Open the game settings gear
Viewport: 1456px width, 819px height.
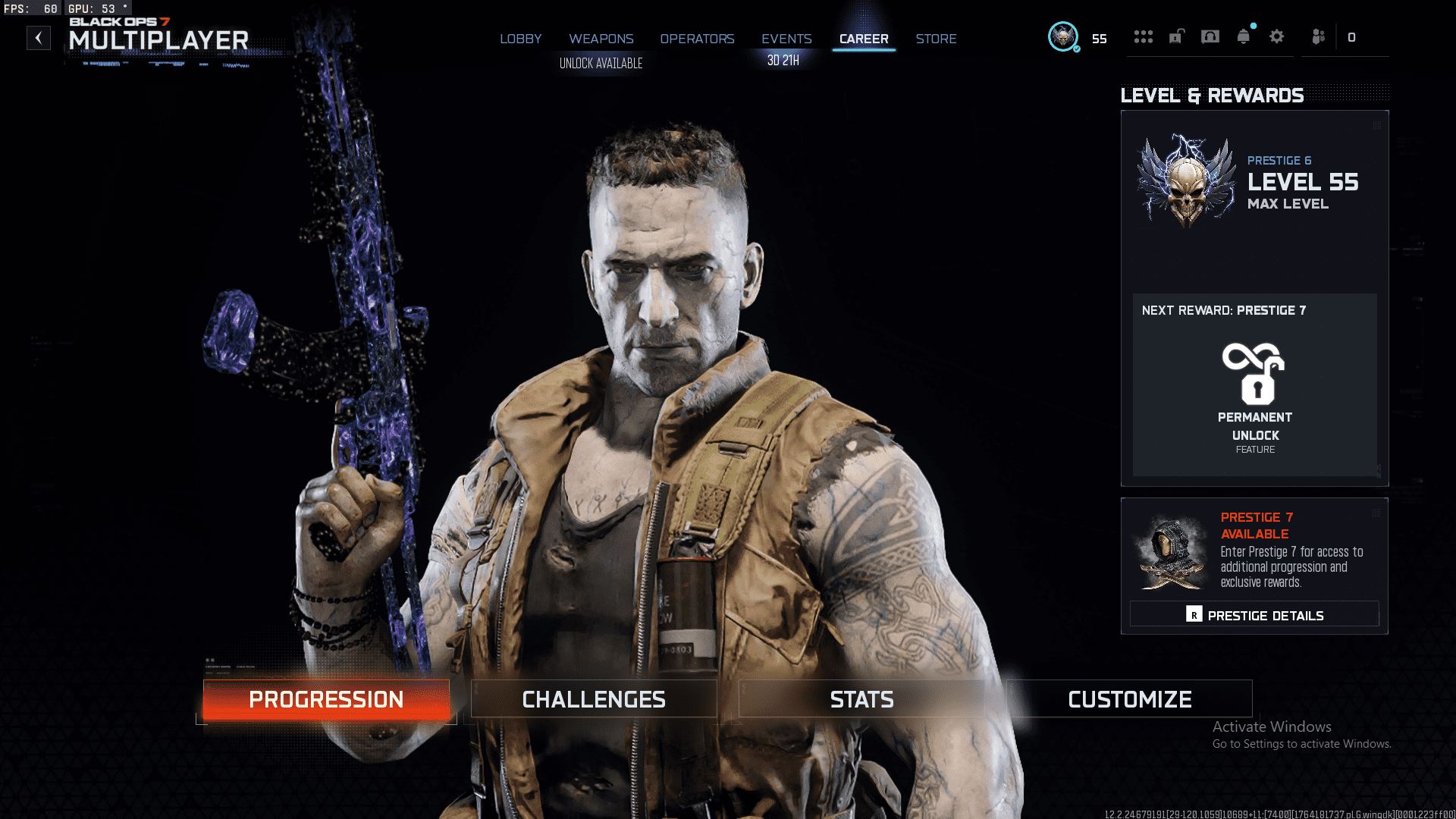click(x=1277, y=36)
